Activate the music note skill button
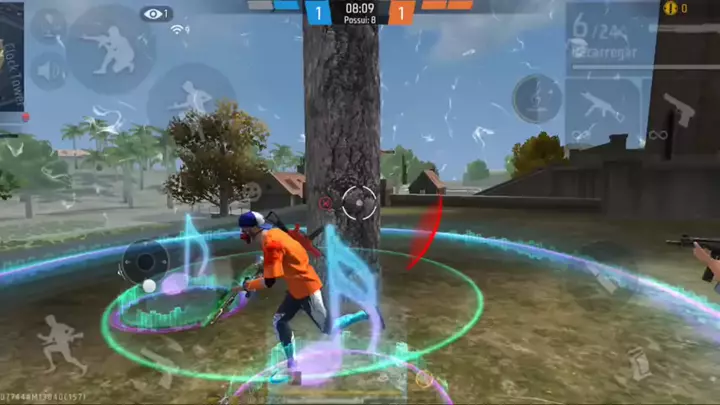This screenshot has width=720, height=405. (x=537, y=98)
